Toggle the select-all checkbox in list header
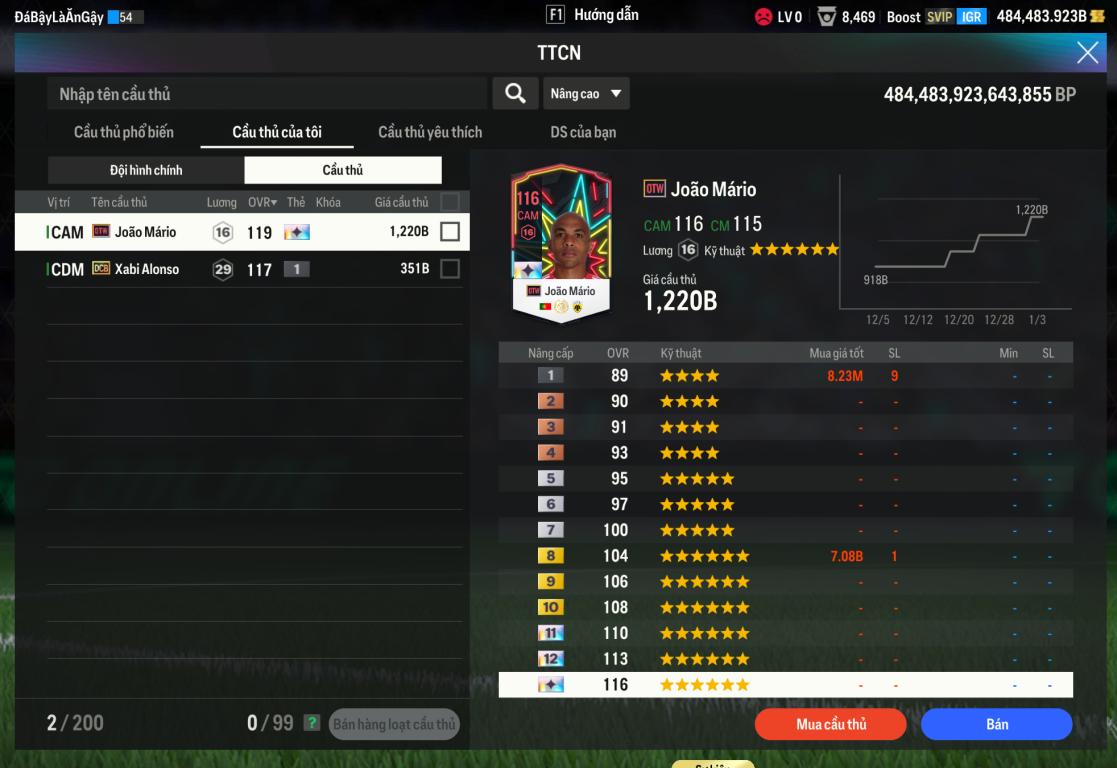Screen dimensions: 1117x768 [x=450, y=202]
